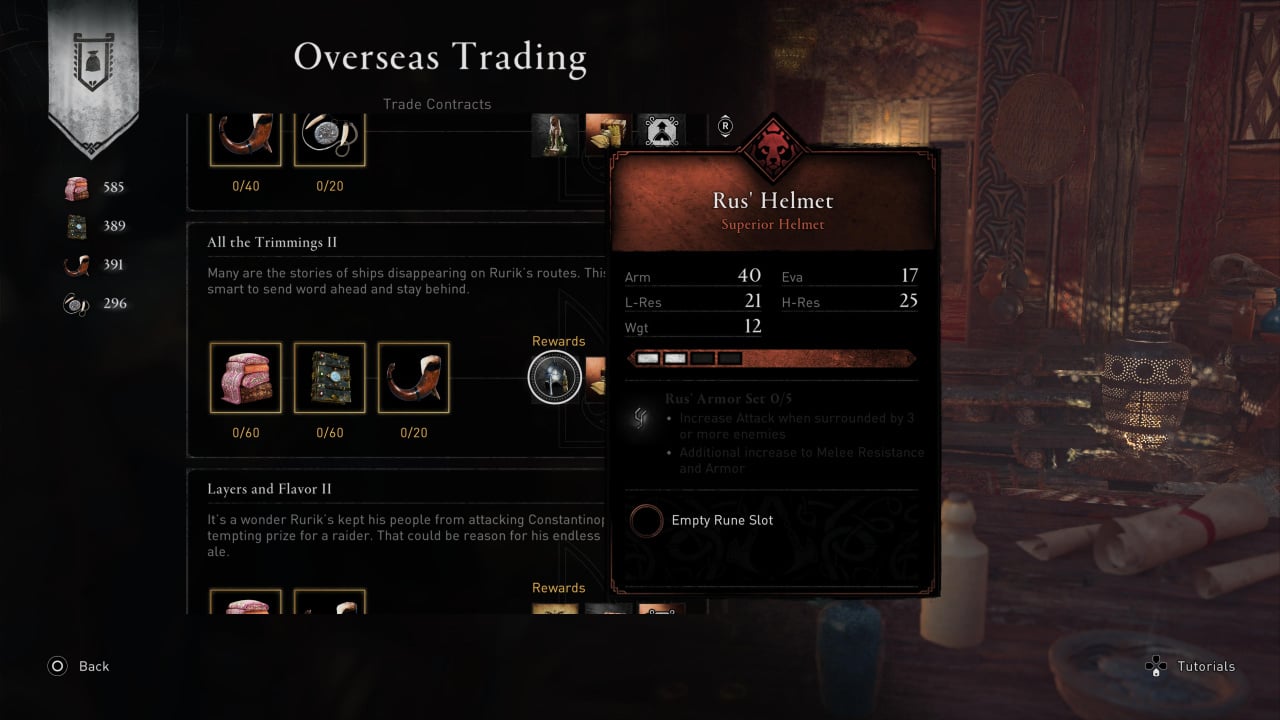This screenshot has width=1280, height=720.
Task: Open the Layers and Flavor II contract
Action: pyautogui.click(x=269, y=489)
